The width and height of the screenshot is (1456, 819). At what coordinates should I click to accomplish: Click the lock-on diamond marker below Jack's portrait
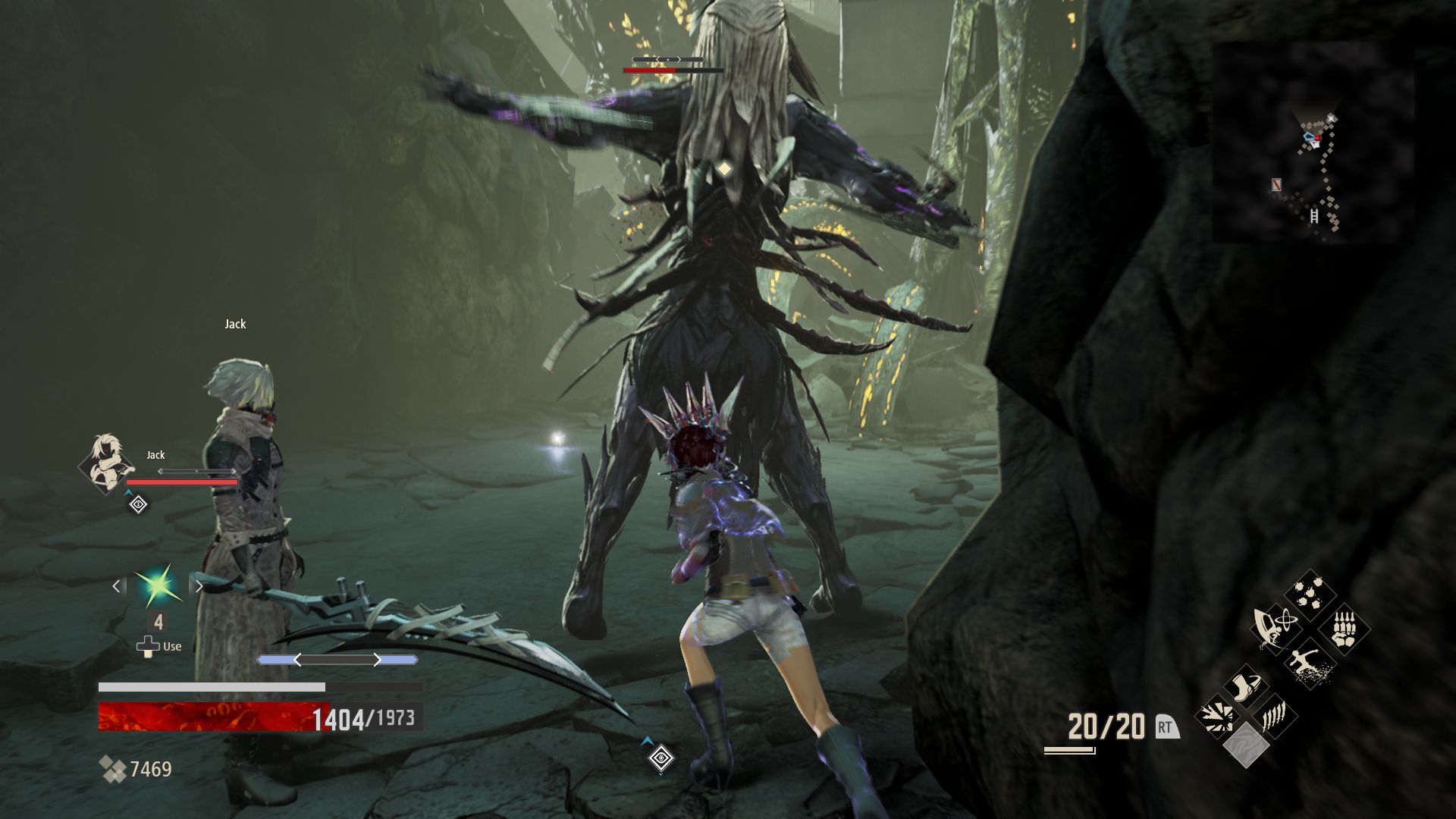point(138,505)
